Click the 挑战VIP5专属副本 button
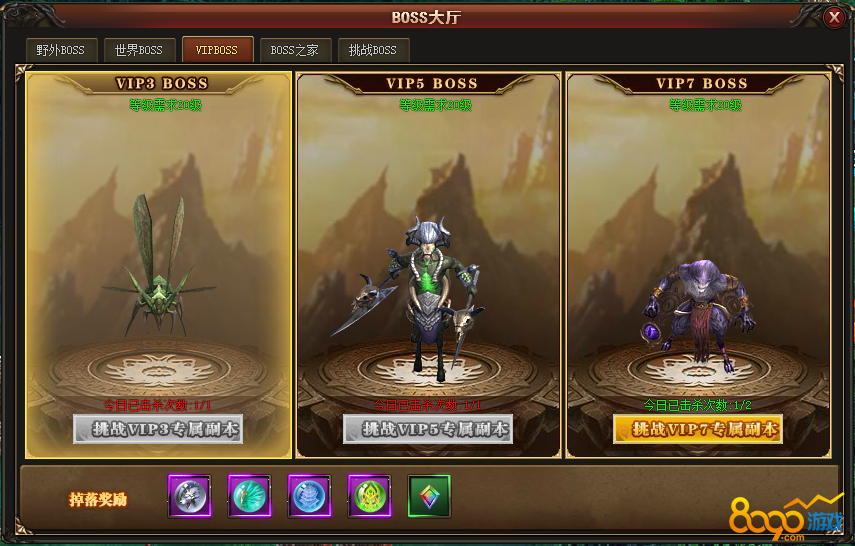 428,429
